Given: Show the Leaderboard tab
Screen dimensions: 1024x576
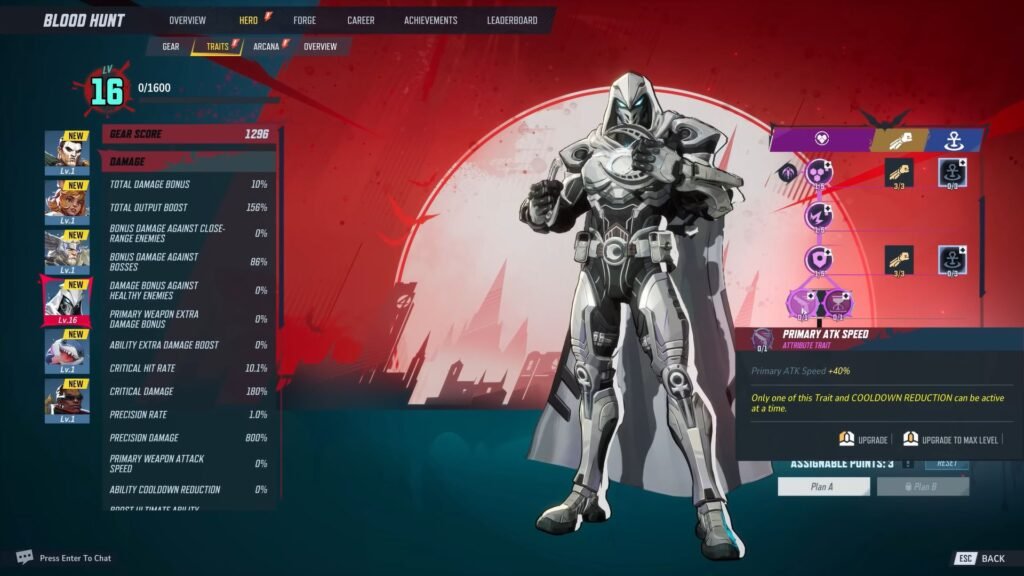Looking at the screenshot, I should point(512,20).
